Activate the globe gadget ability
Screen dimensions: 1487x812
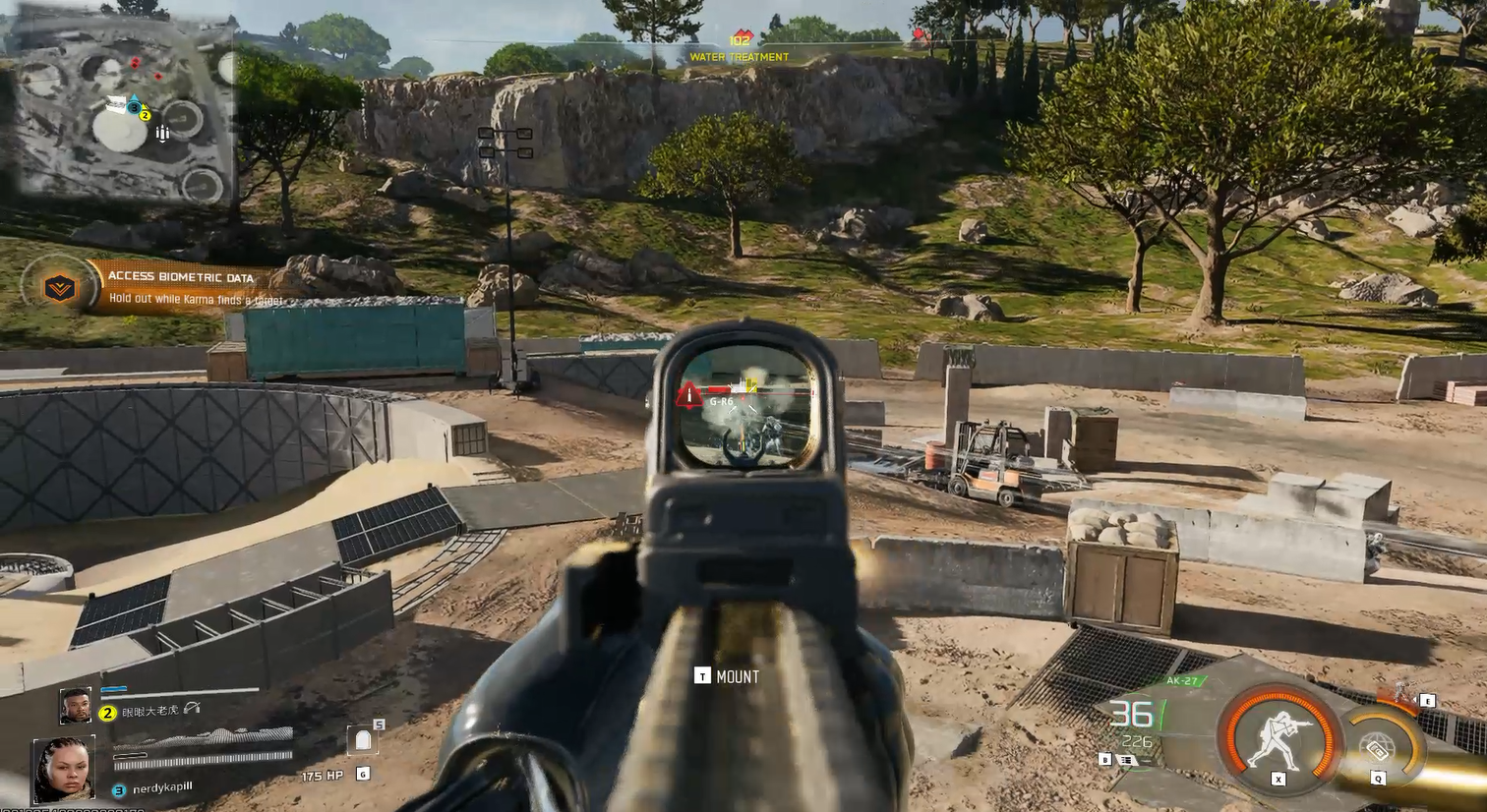pyautogui.click(x=1379, y=748)
